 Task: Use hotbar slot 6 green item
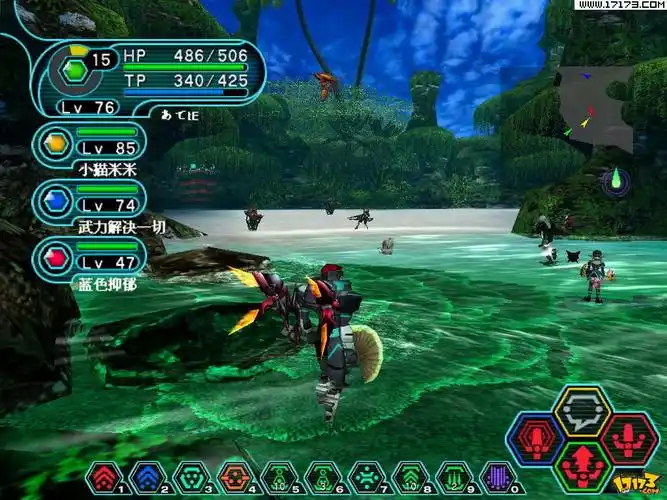pos(322,477)
